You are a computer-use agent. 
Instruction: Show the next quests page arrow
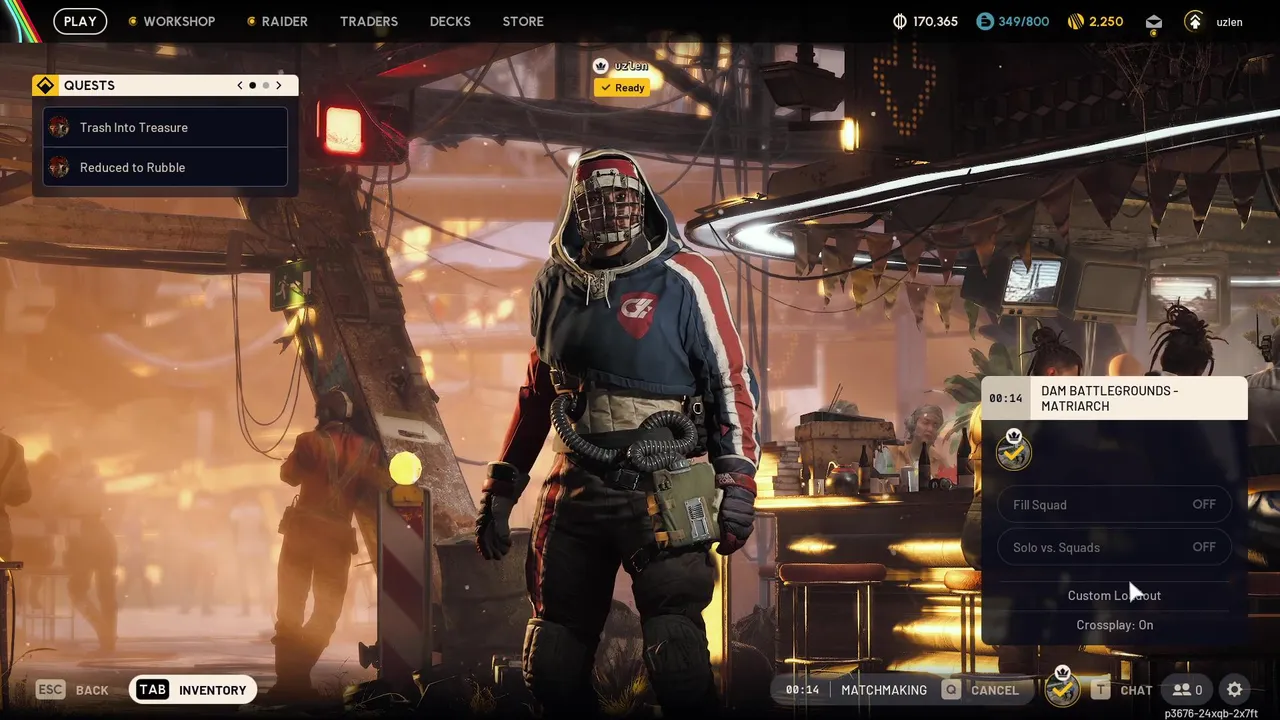pos(279,86)
